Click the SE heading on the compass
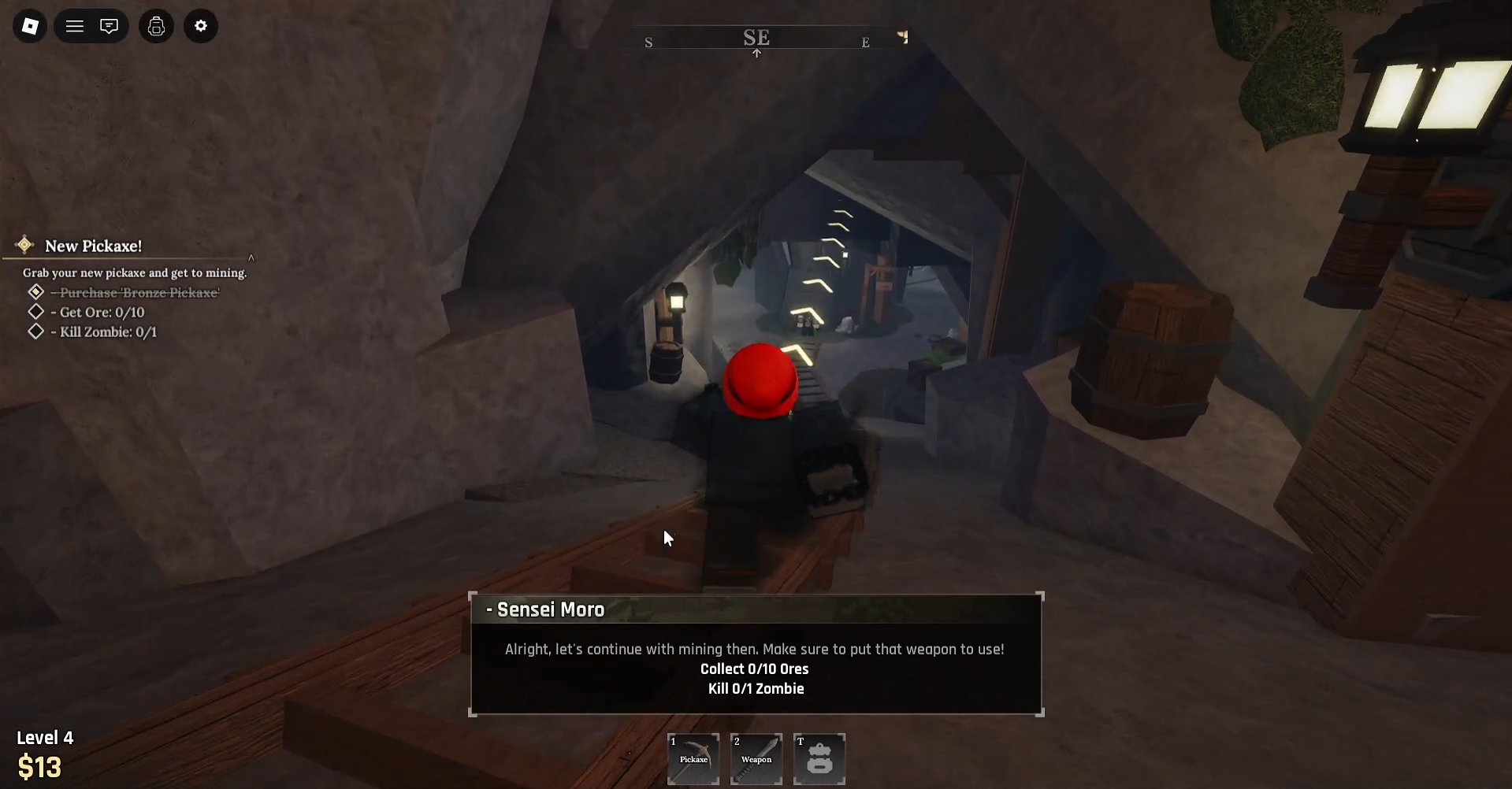This screenshot has height=789, width=1512. tap(756, 35)
